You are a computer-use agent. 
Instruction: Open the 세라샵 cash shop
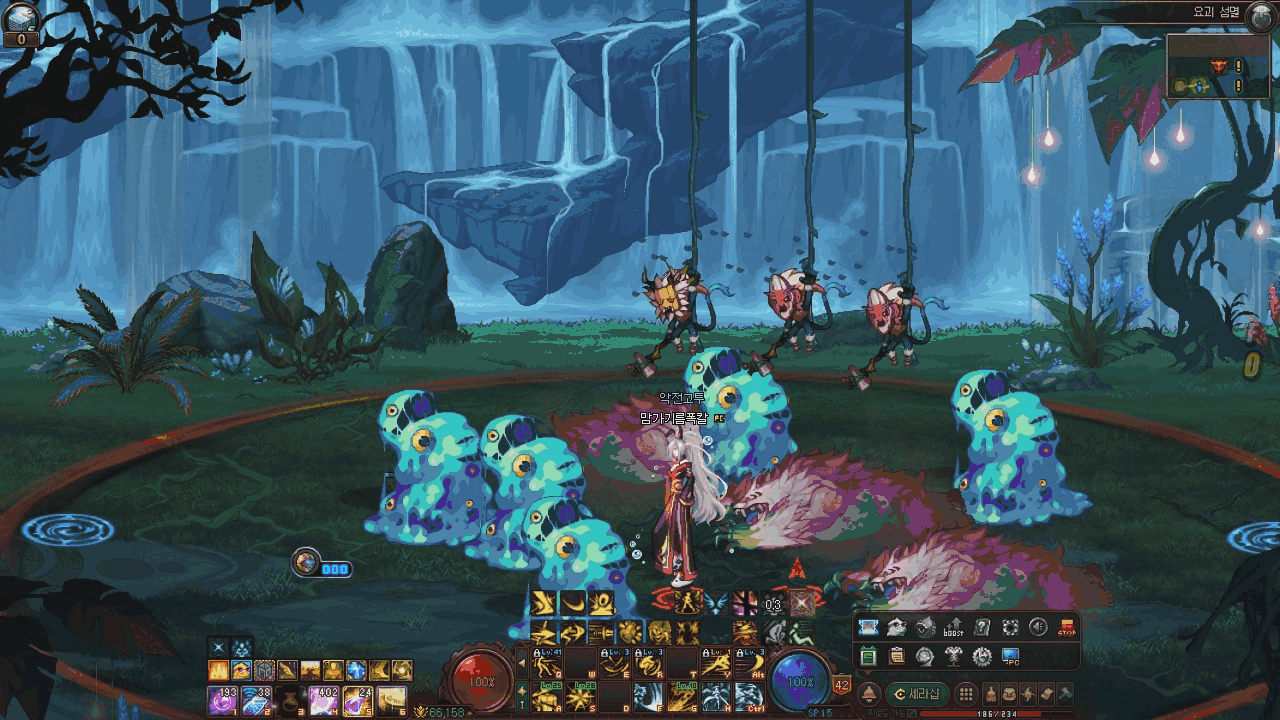(x=918, y=694)
